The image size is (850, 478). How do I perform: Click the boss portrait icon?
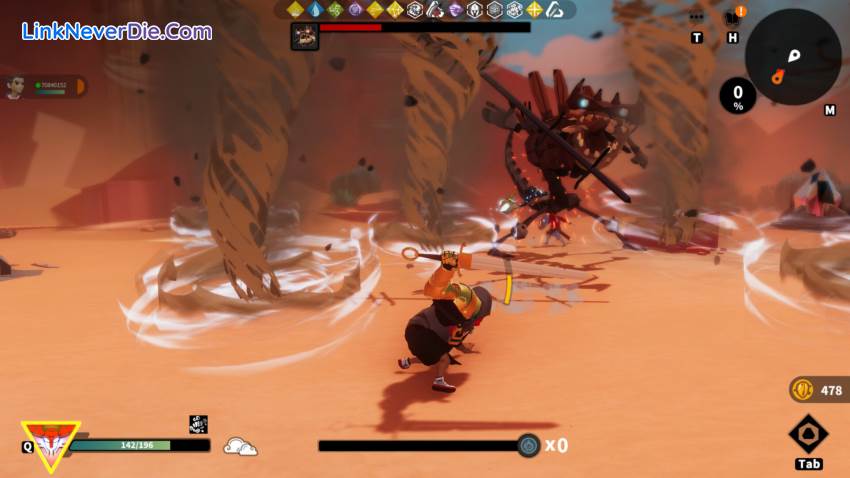pyautogui.click(x=304, y=35)
